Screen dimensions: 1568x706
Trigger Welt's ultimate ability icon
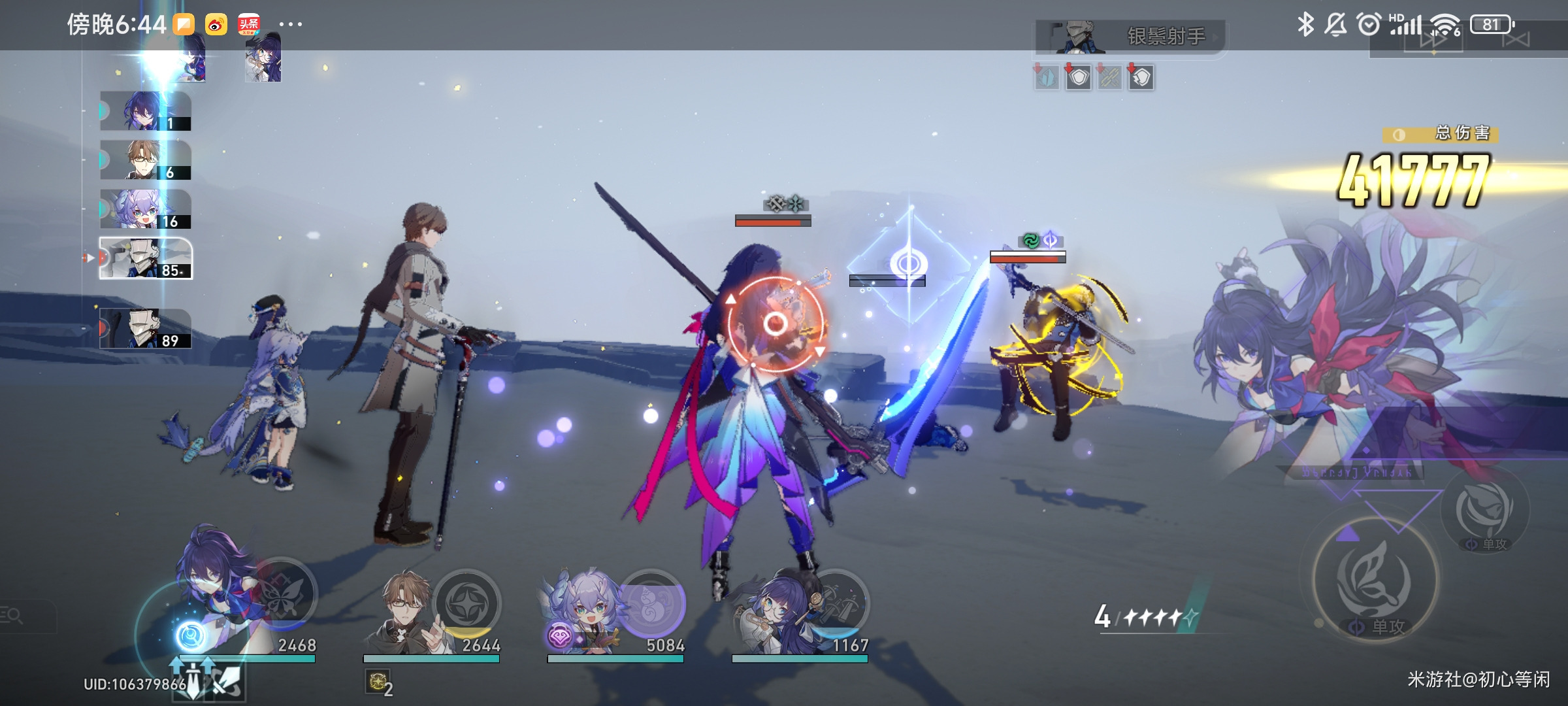click(467, 603)
